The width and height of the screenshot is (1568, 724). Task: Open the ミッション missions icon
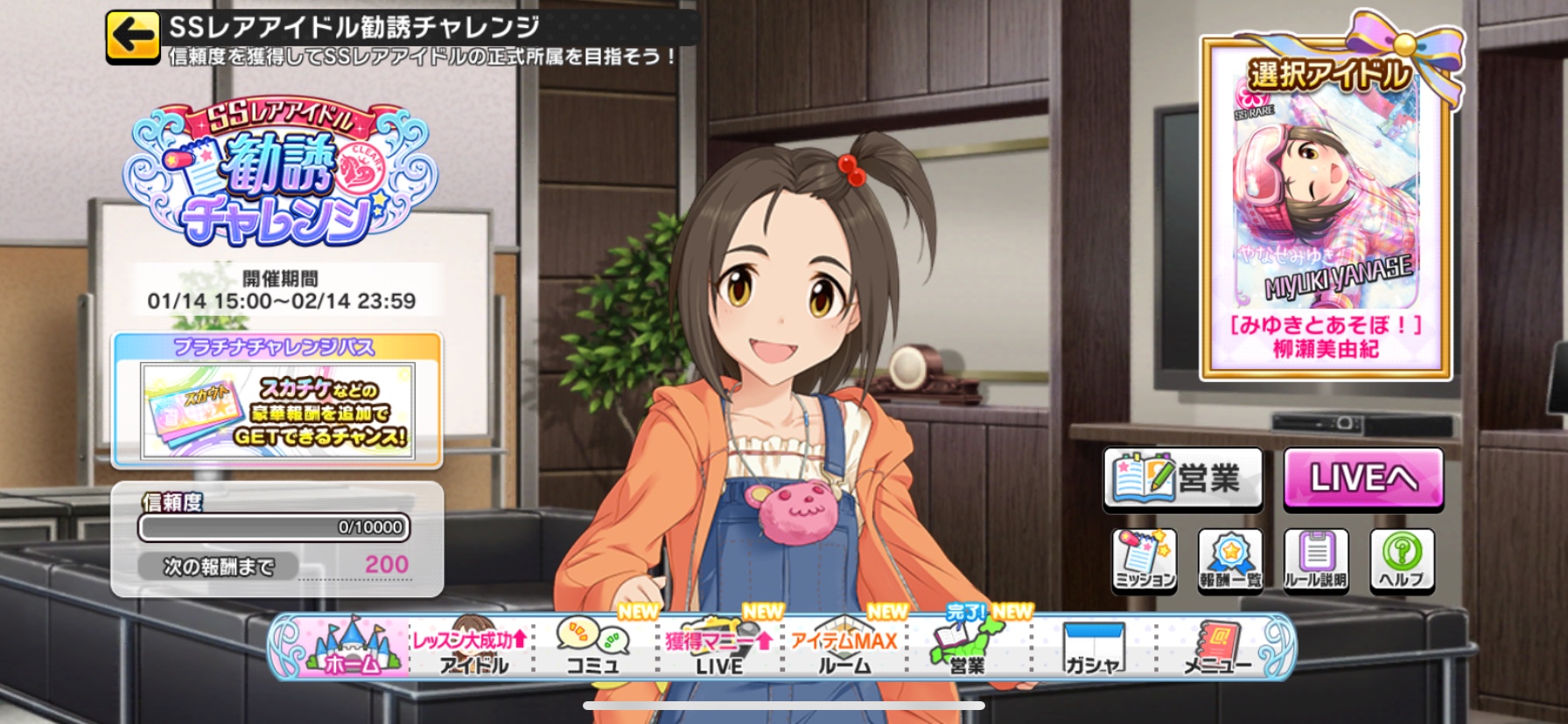[1144, 560]
